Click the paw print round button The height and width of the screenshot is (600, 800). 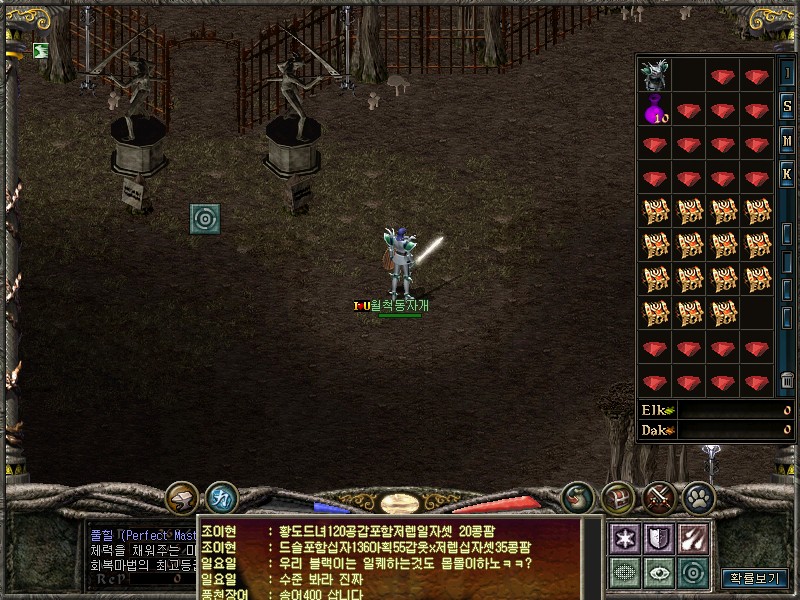click(698, 497)
